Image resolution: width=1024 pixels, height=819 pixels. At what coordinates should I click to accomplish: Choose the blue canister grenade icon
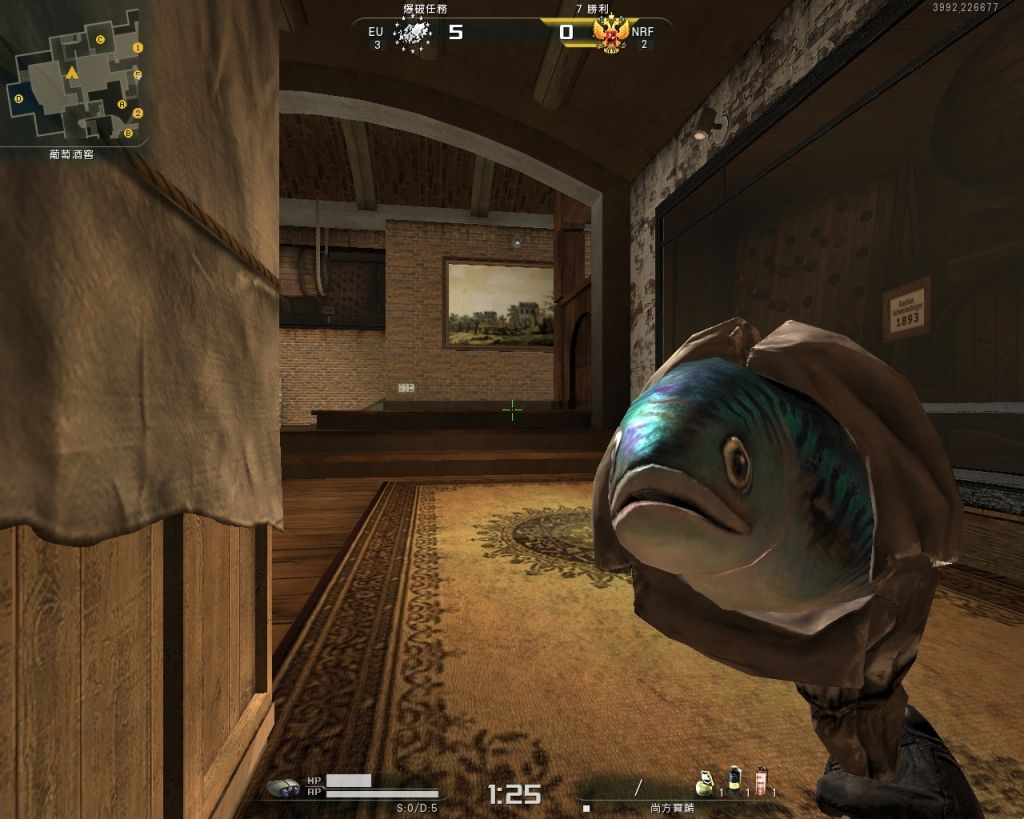pyautogui.click(x=734, y=780)
